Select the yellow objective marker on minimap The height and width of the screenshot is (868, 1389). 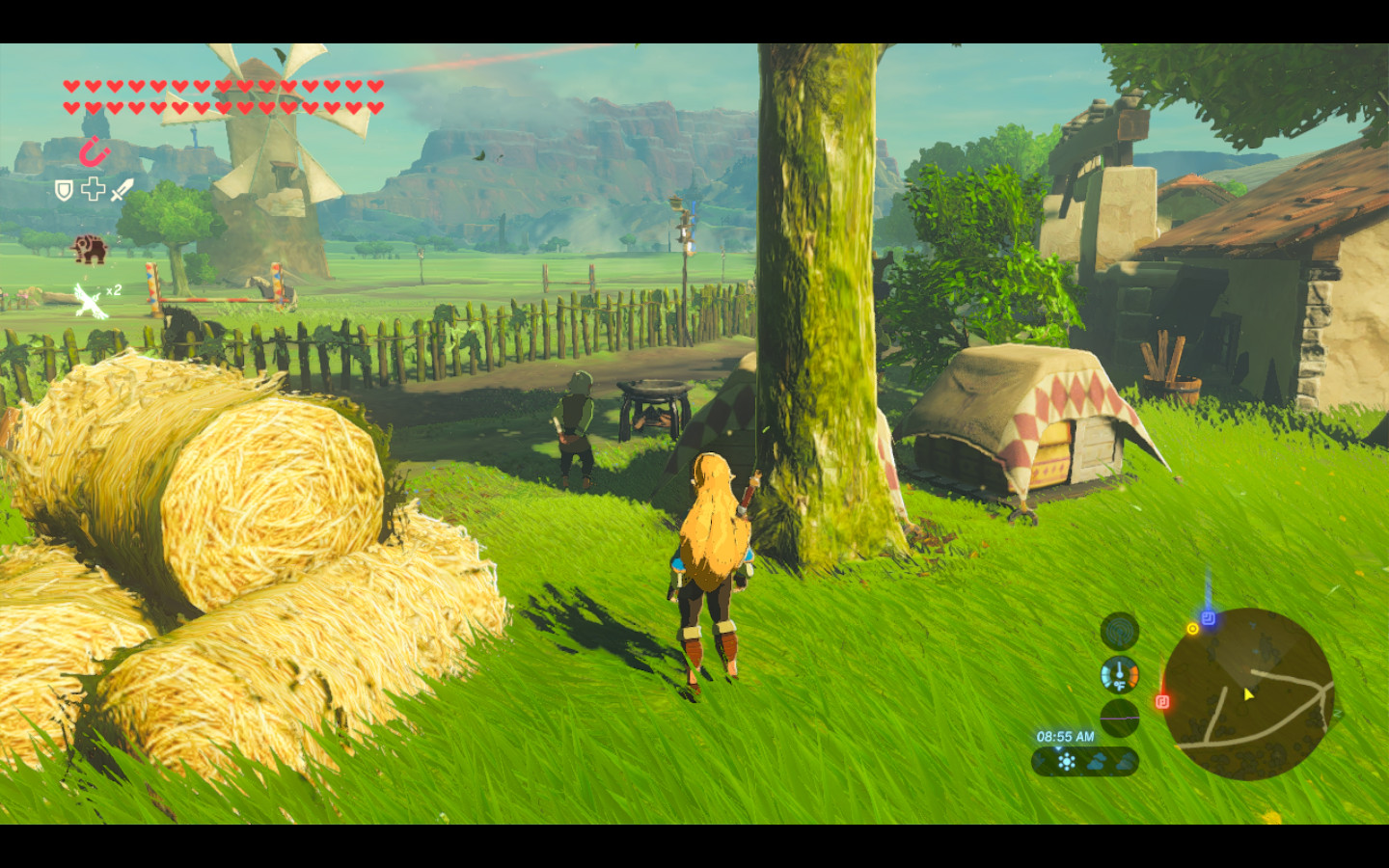1192,629
